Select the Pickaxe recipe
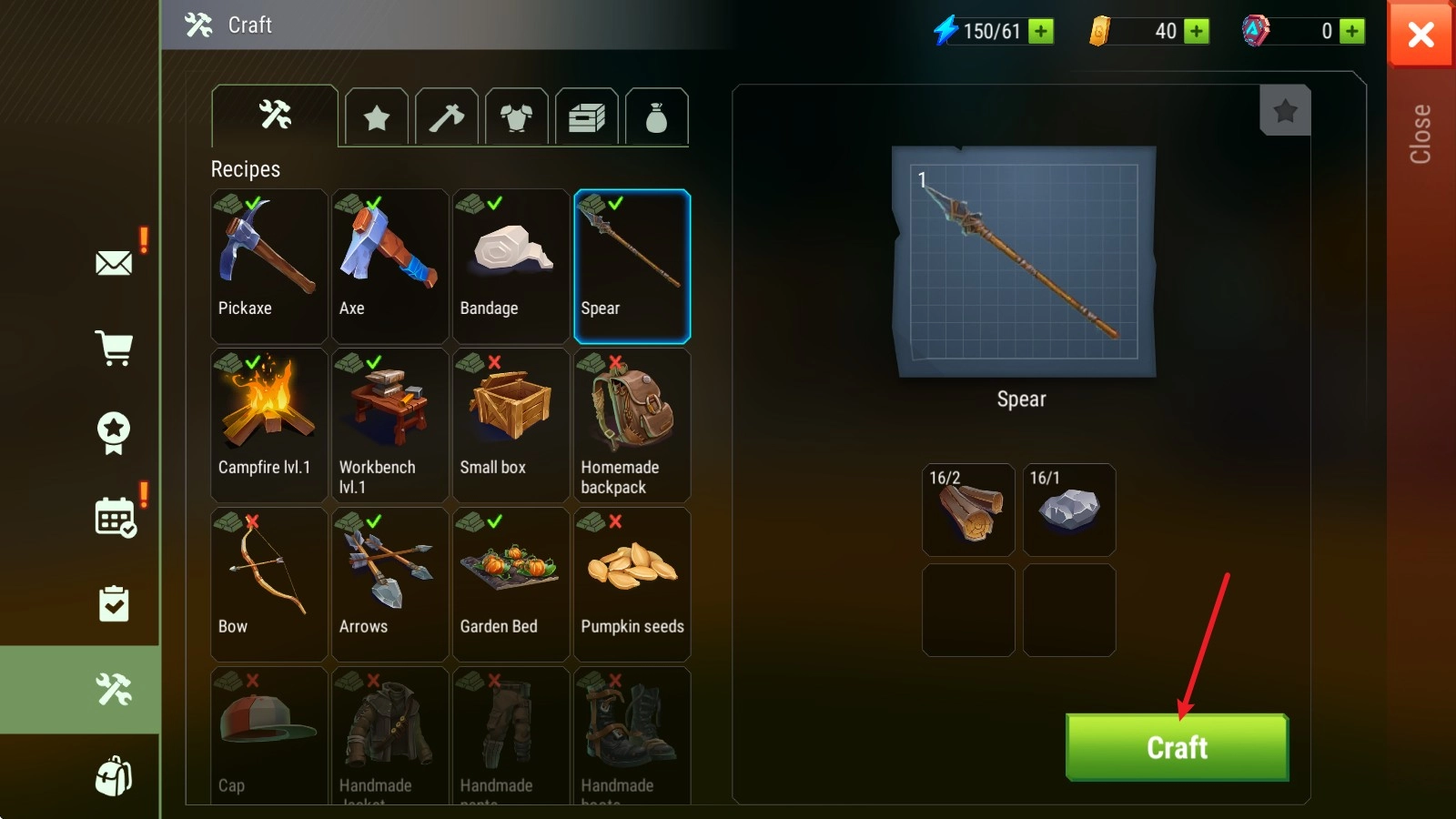The image size is (1456, 819). 268,266
